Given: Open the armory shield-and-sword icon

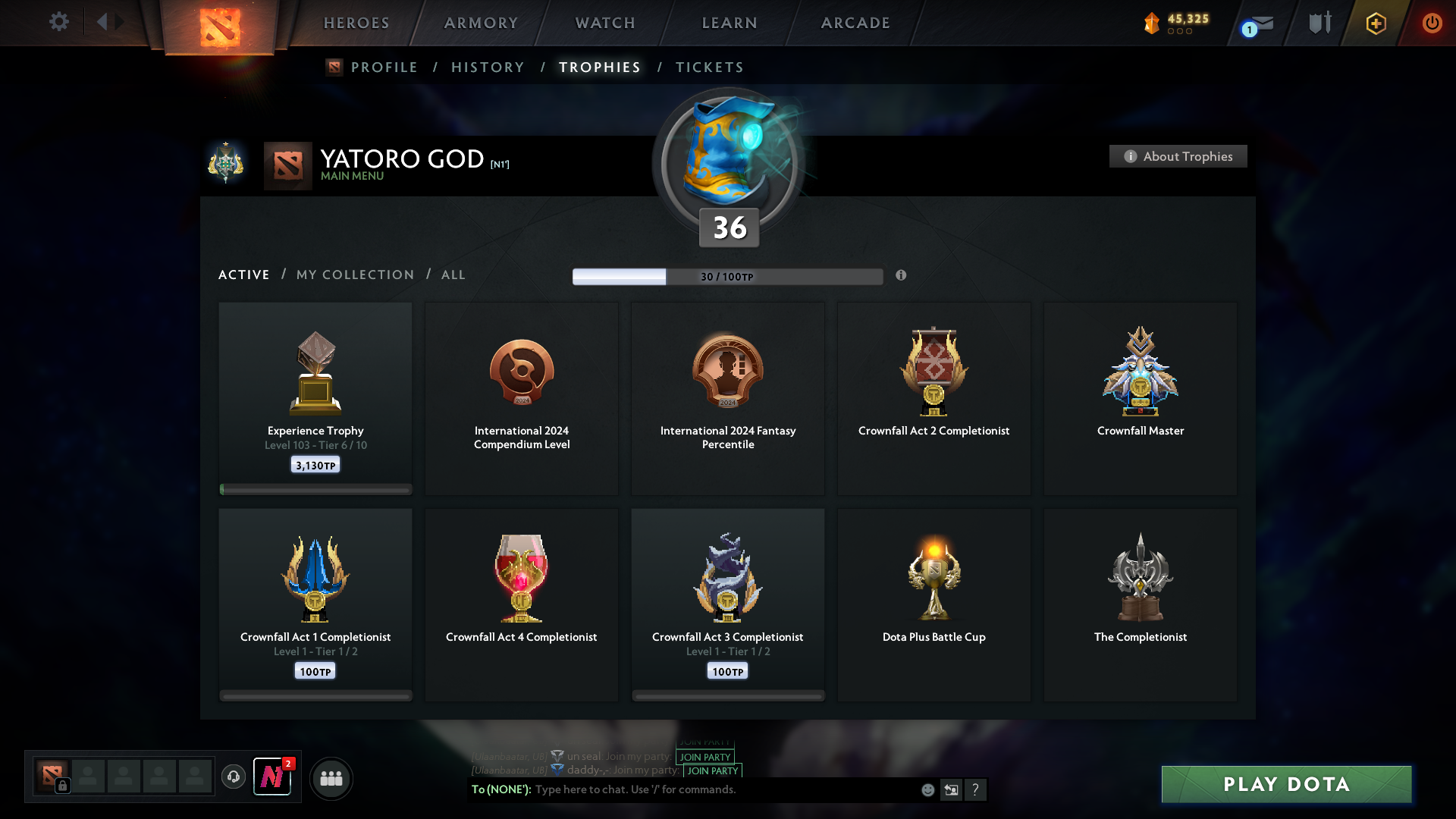Looking at the screenshot, I should point(1319,23).
